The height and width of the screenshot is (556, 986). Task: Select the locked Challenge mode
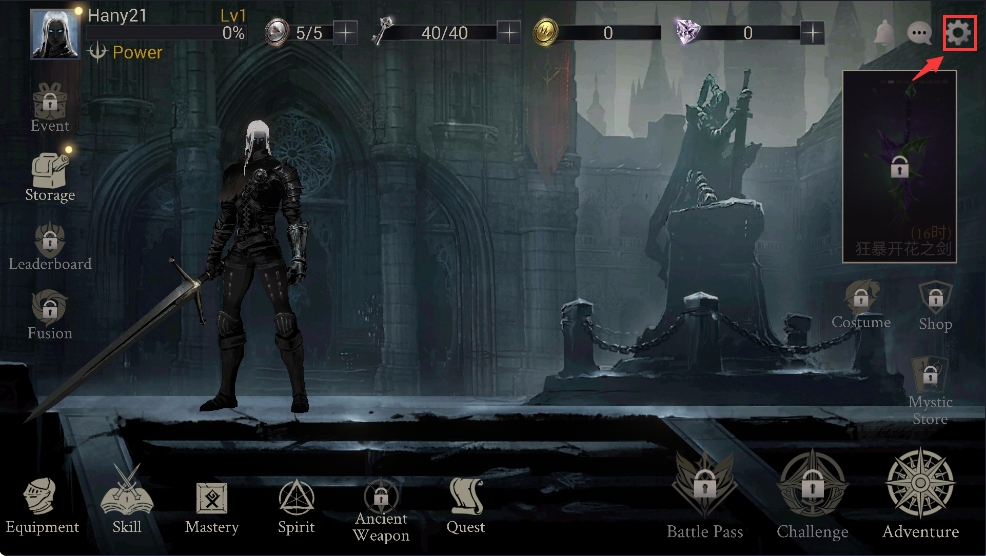click(812, 493)
